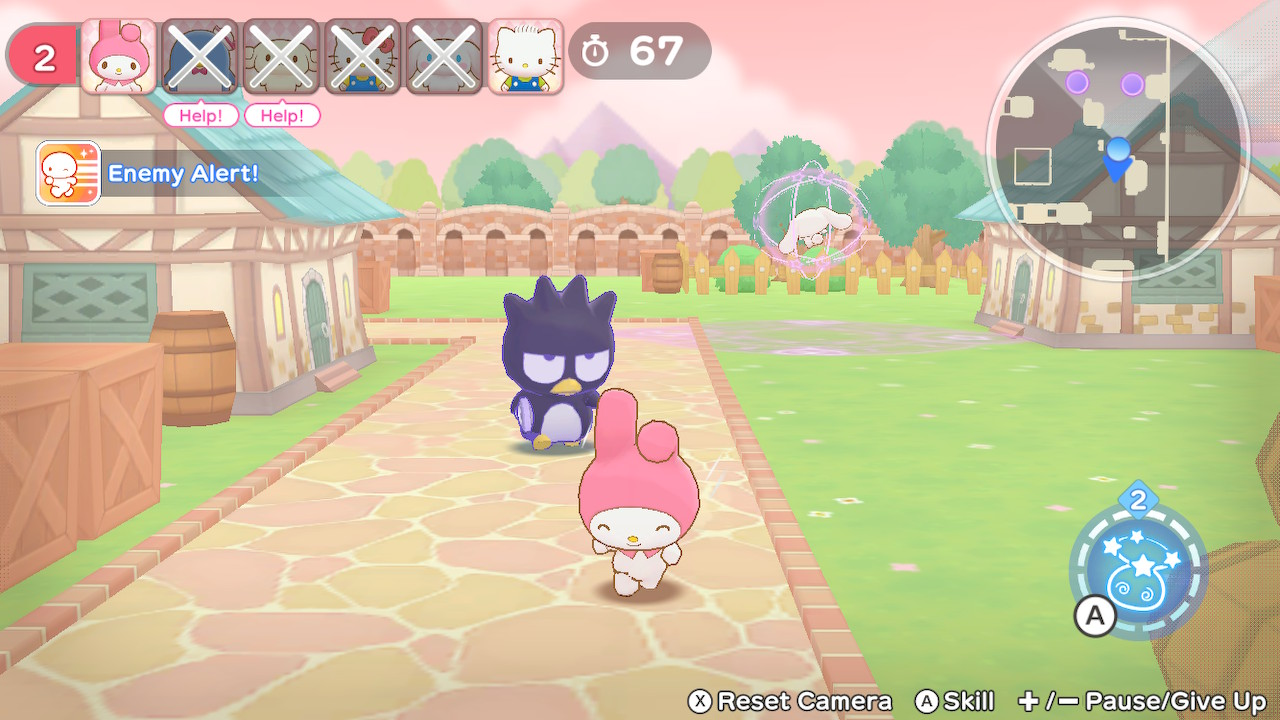Click the crossed-out Badtz-Maru portrait
Viewport: 1280px width, 720px height.
pyautogui.click(x=198, y=54)
